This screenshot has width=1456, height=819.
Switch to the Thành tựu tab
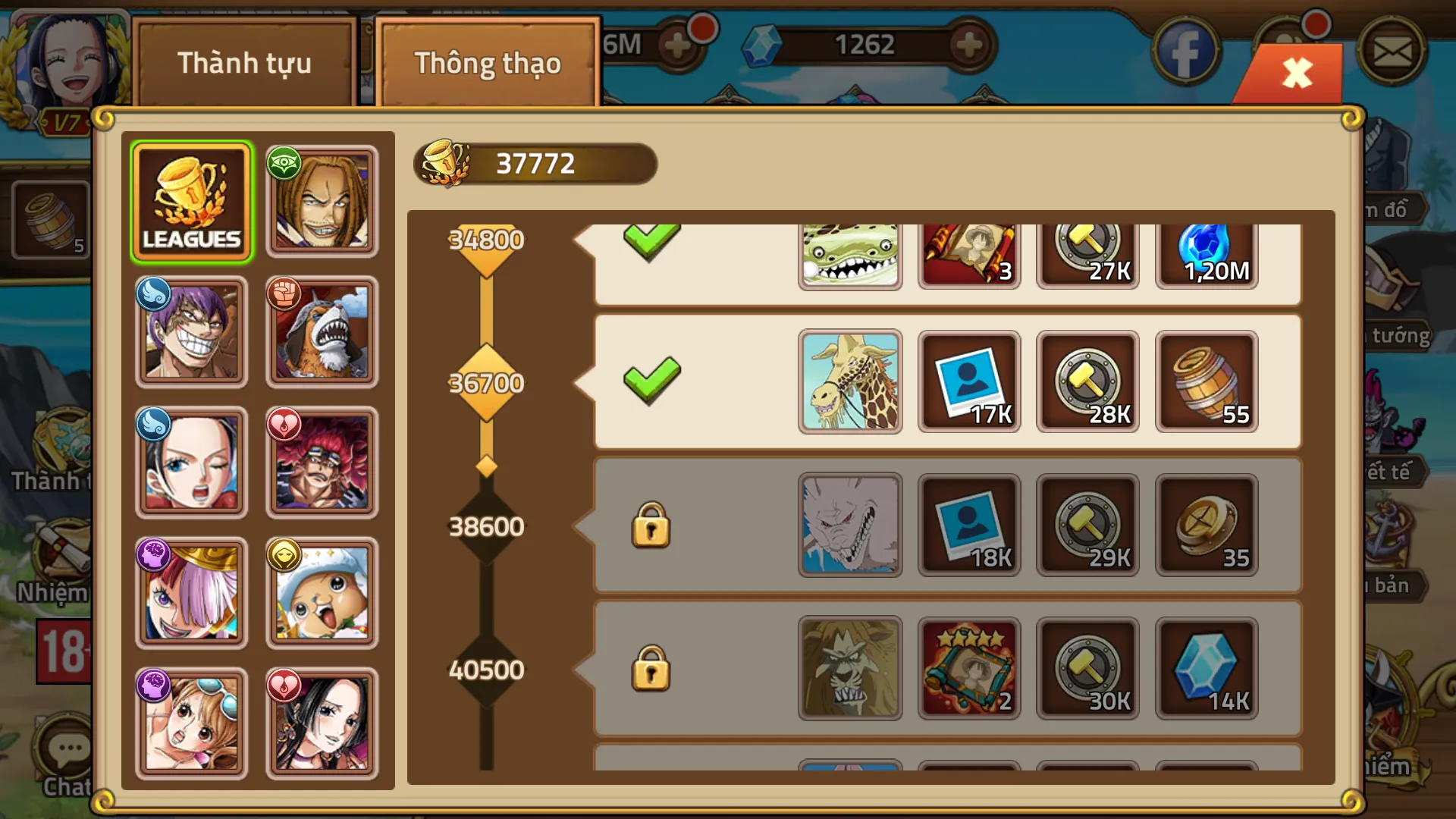(x=244, y=64)
